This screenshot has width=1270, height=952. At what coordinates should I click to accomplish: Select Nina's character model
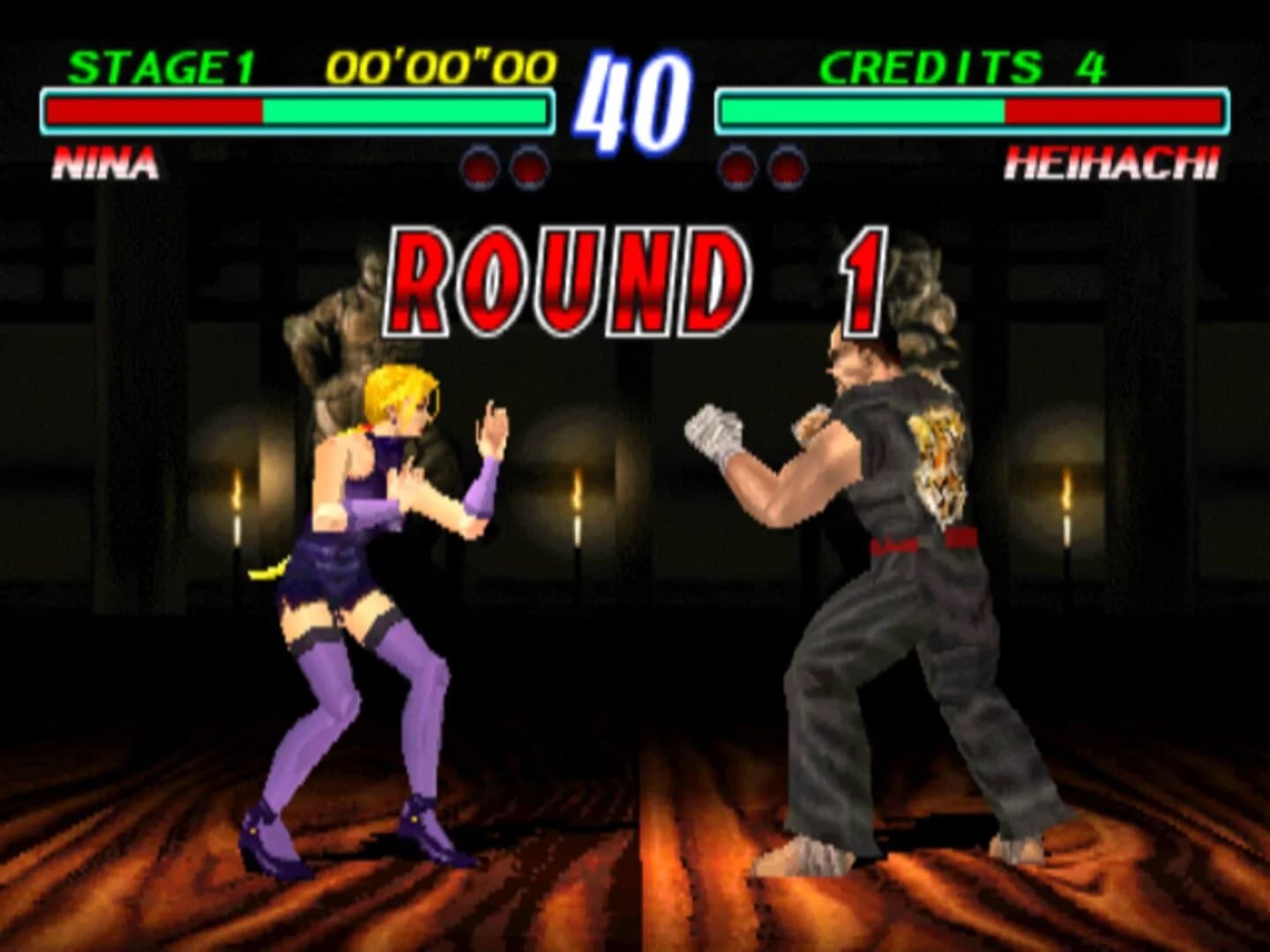[370, 573]
